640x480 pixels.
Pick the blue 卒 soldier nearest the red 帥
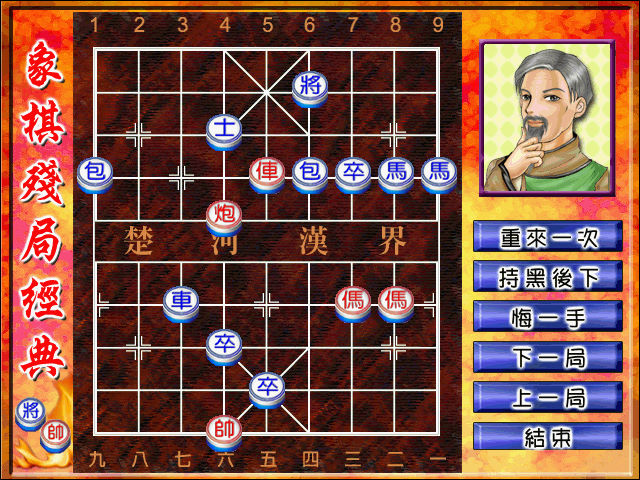point(267,388)
